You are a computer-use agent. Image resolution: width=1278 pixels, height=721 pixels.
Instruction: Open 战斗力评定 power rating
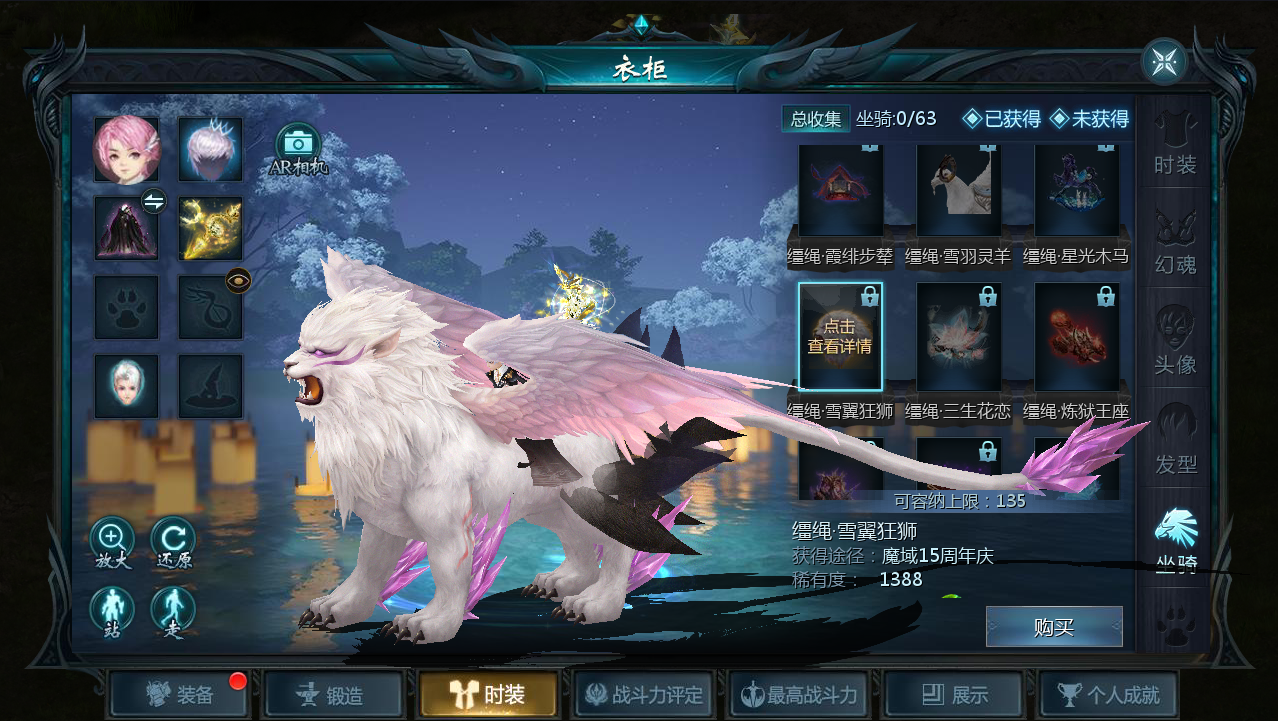click(644, 694)
